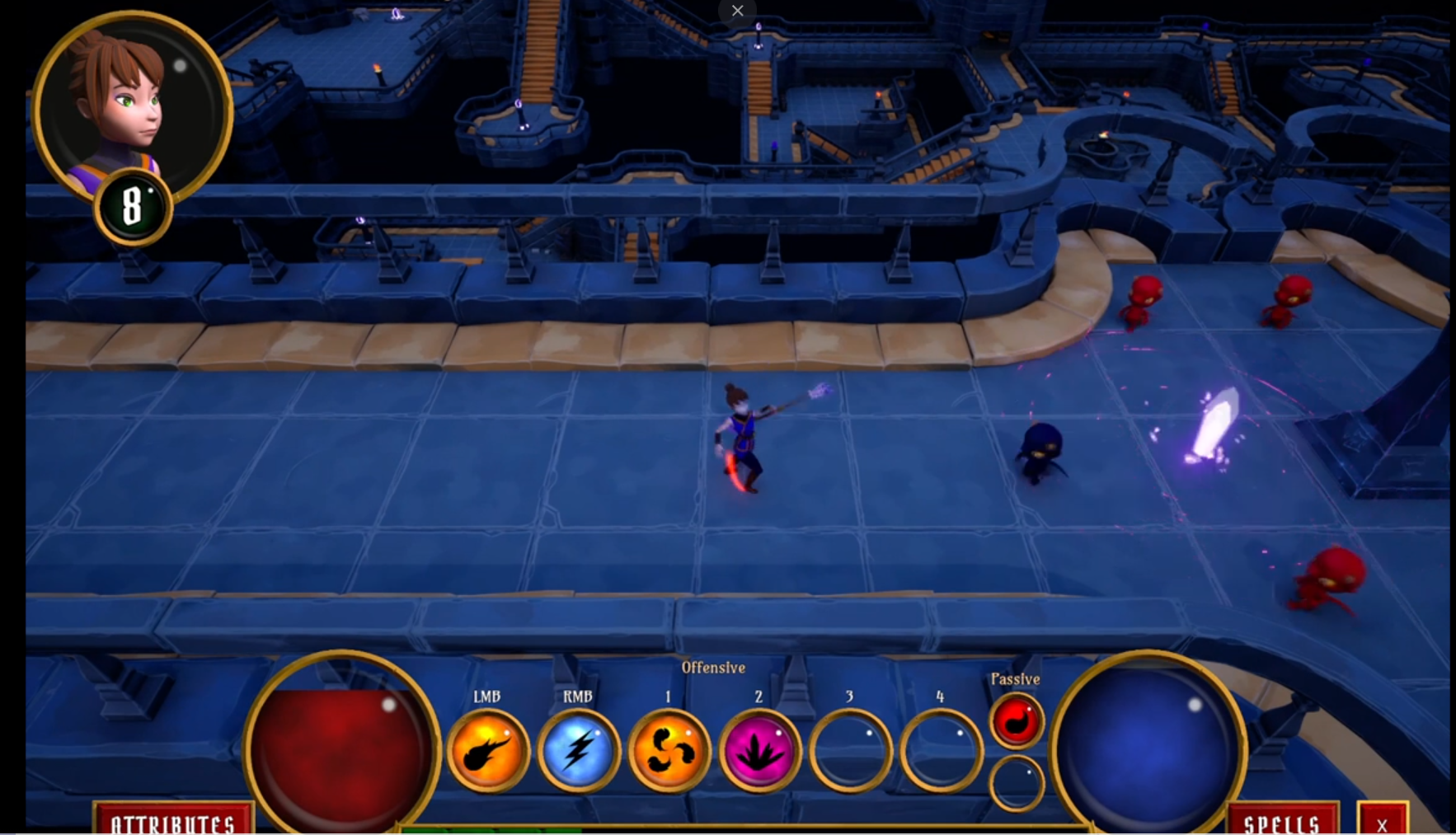Select the swirling Offensive spell in slot 1
Image resolution: width=1456 pixels, height=835 pixels.
point(669,752)
